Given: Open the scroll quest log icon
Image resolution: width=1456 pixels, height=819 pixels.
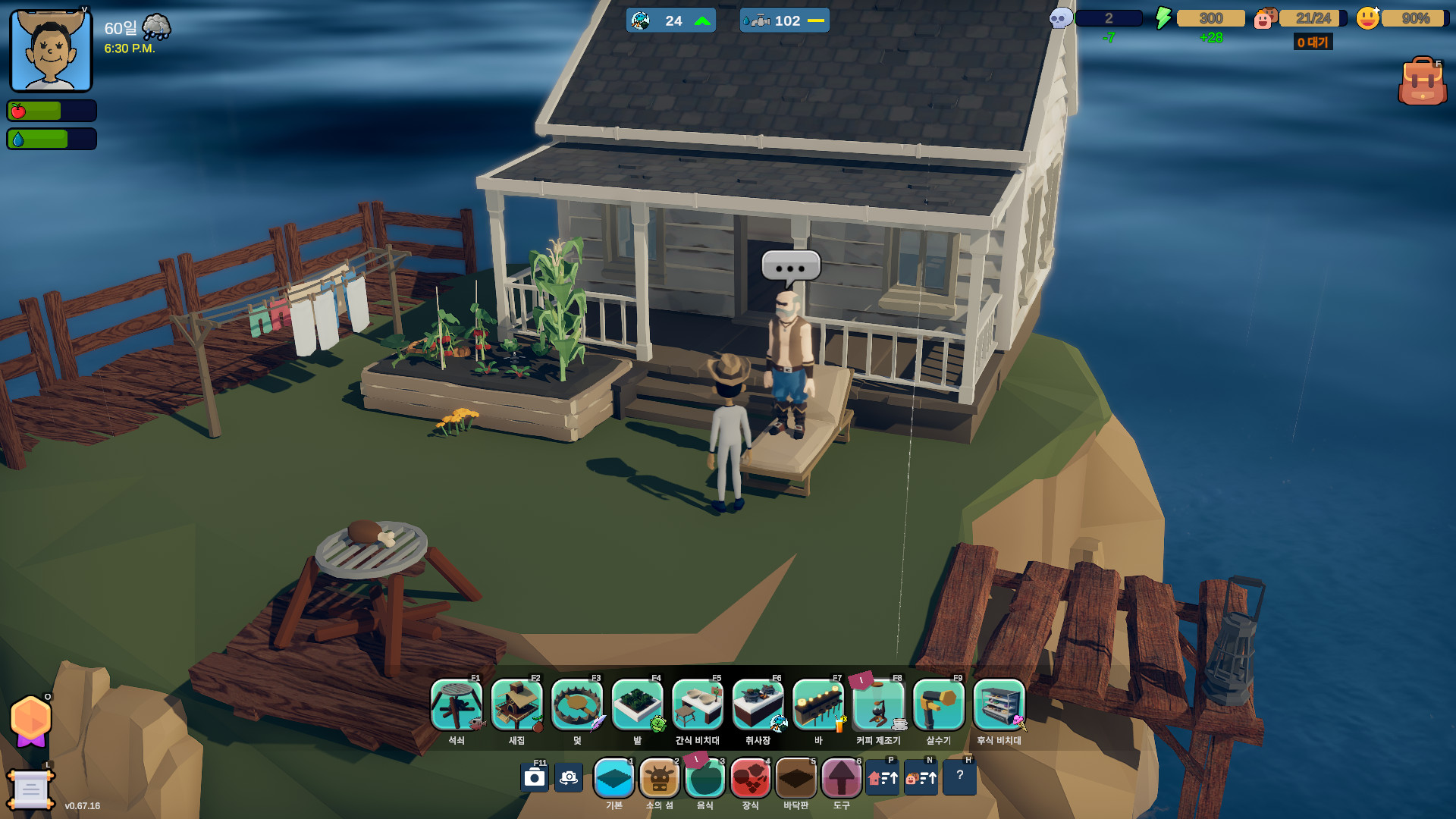Looking at the screenshot, I should [x=30, y=789].
